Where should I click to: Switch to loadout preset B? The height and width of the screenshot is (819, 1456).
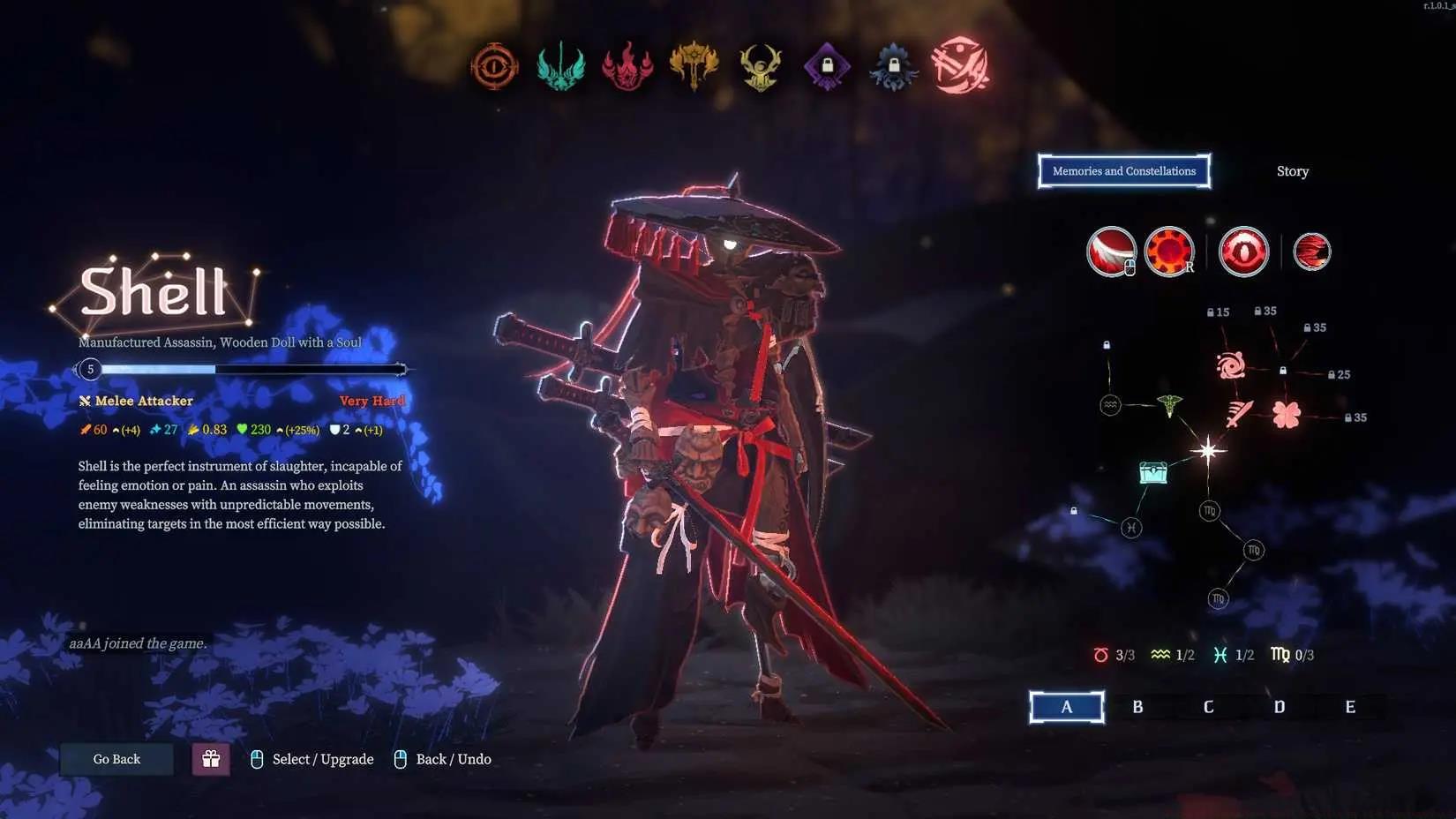point(1137,707)
